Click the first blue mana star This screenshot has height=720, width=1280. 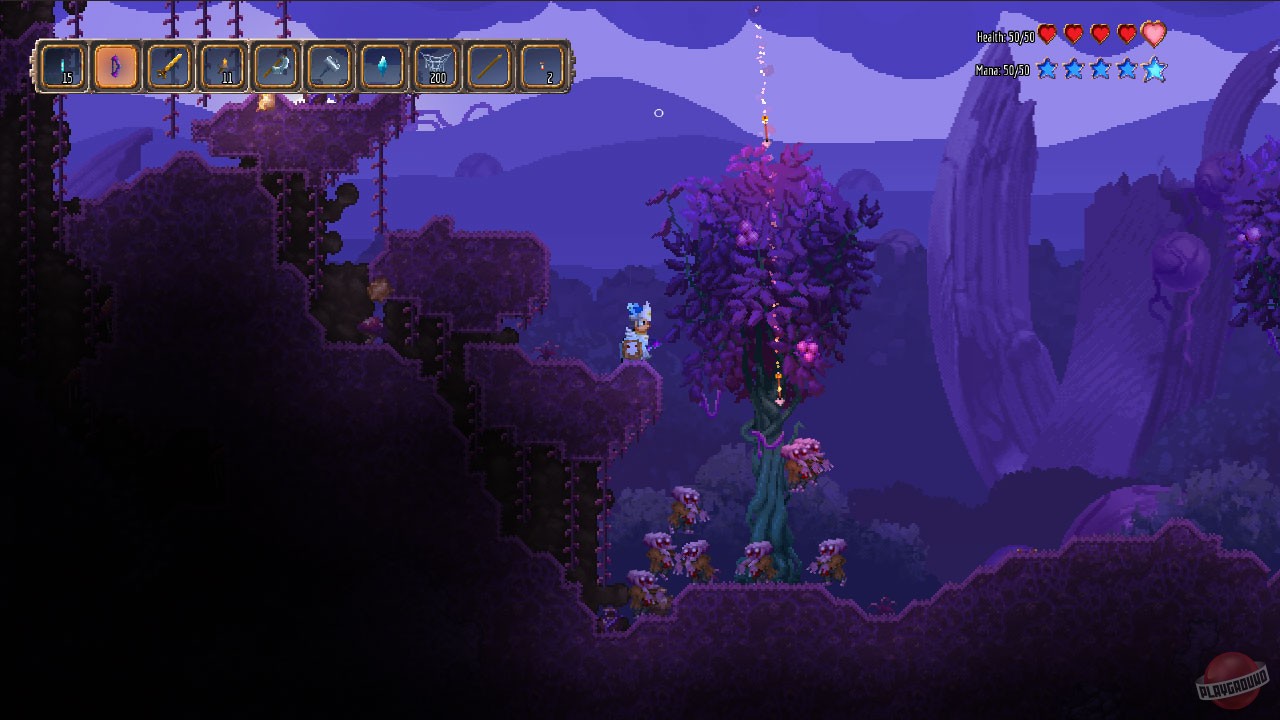click(1049, 70)
